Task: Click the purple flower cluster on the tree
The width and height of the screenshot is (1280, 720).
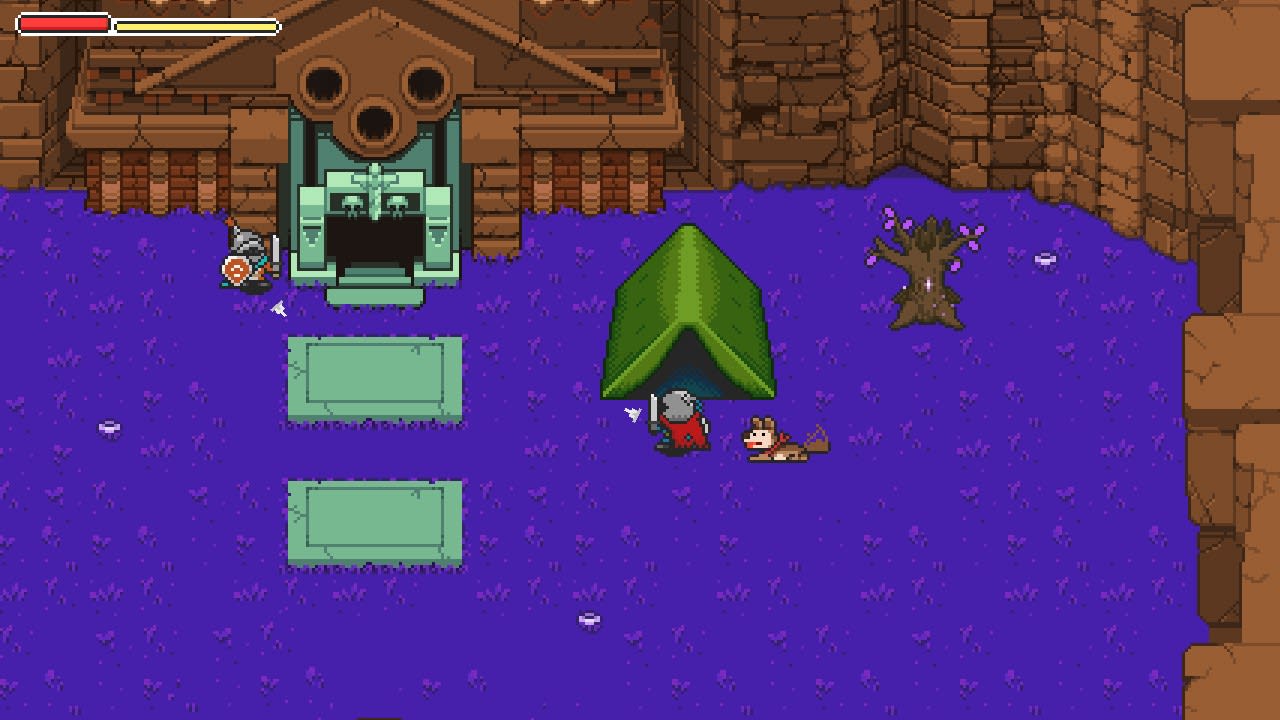Action: [968, 230]
